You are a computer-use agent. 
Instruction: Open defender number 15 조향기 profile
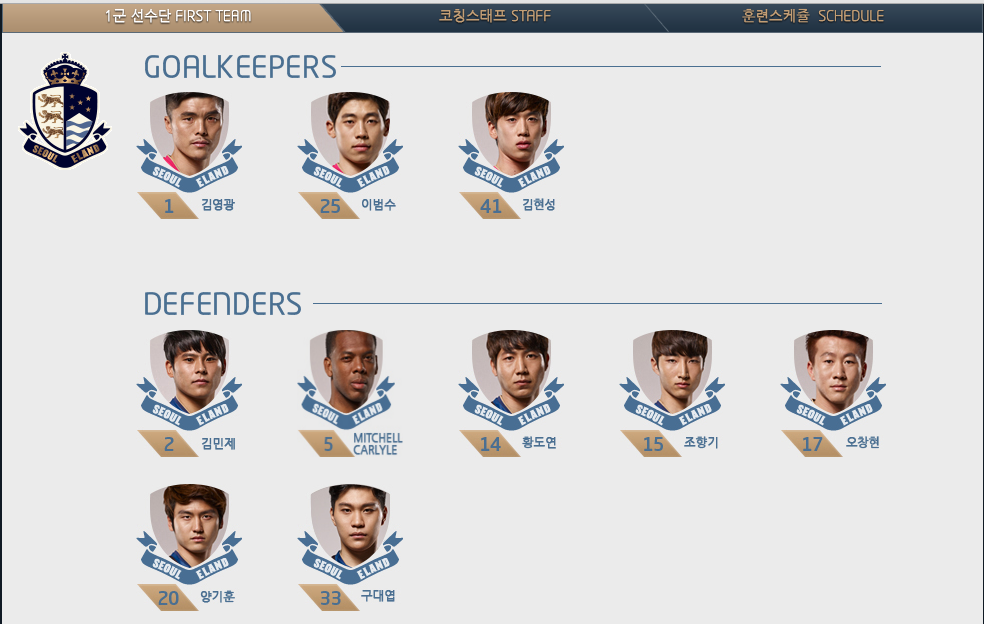point(671,378)
